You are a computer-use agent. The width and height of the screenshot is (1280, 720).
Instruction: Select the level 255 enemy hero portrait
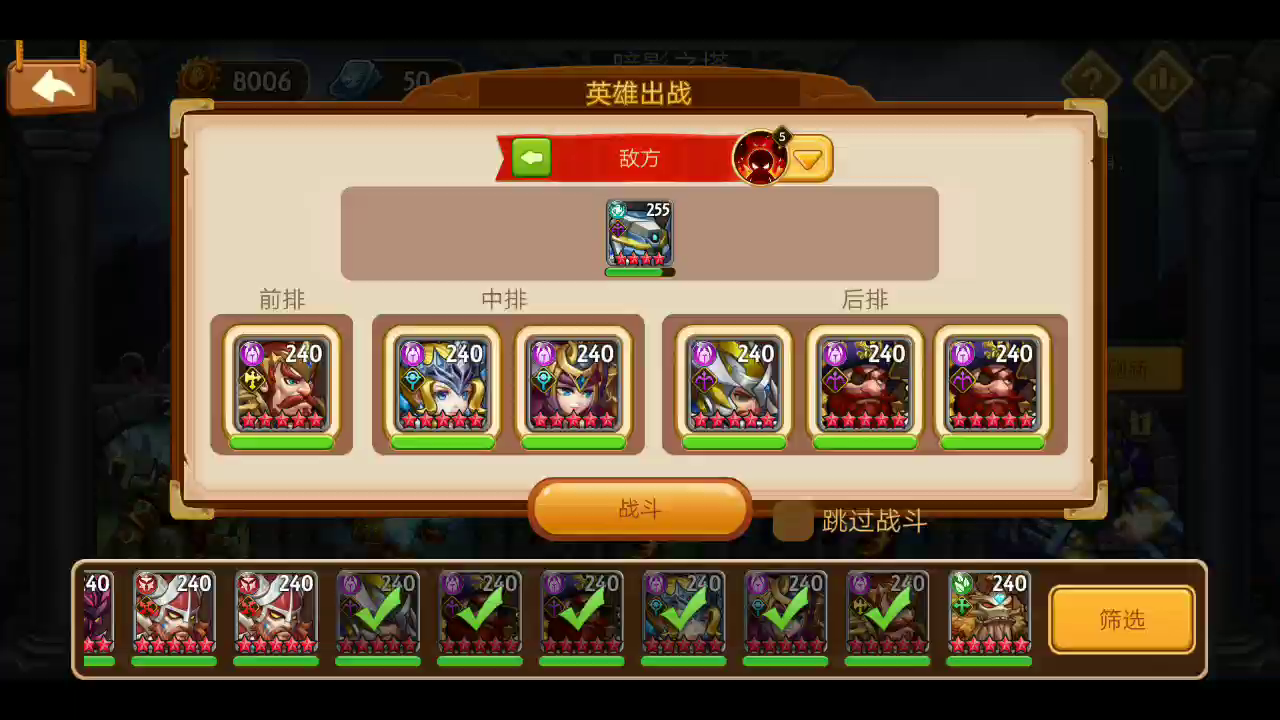[x=638, y=232]
